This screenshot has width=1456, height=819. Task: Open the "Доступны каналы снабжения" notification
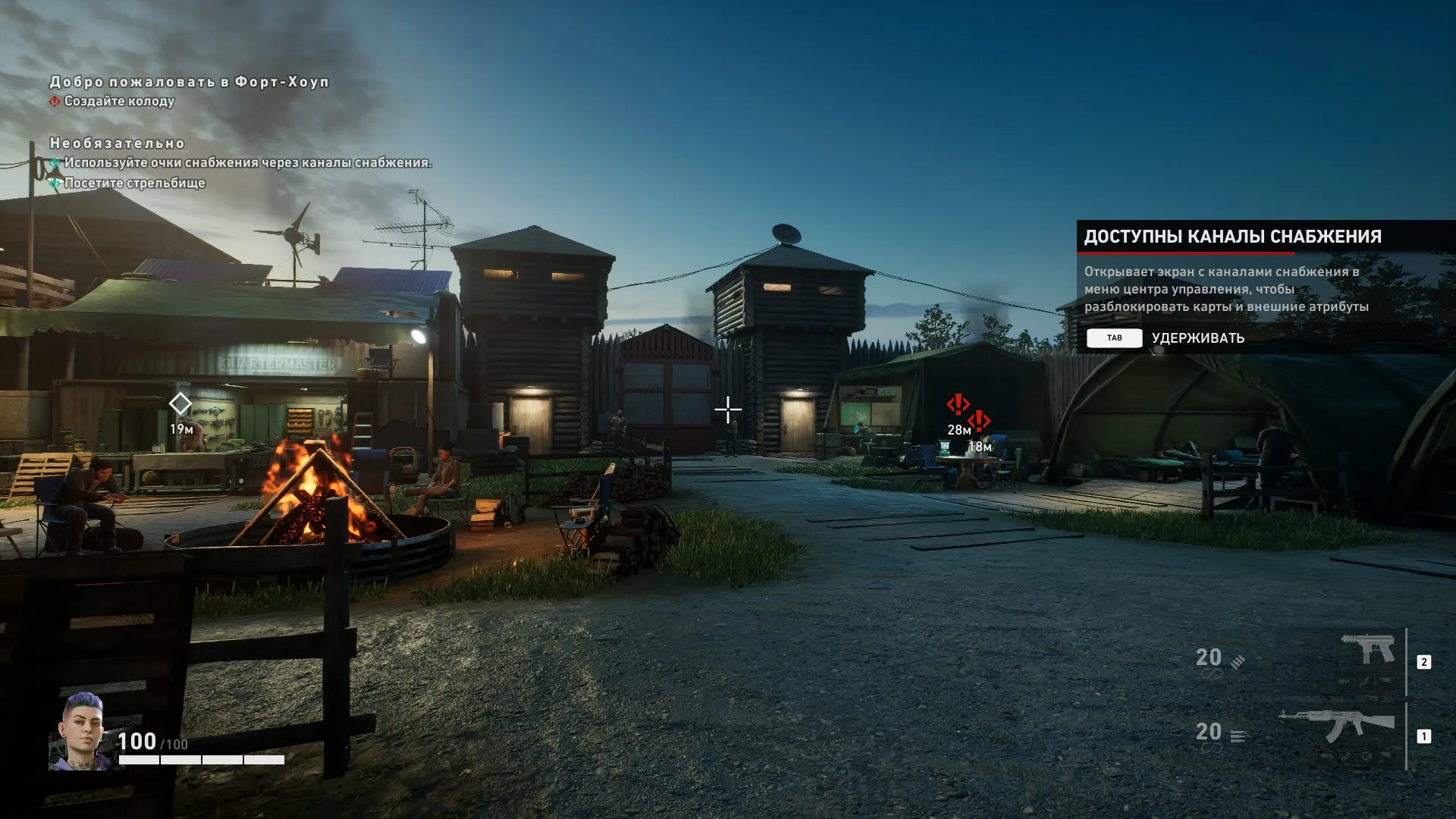1232,237
